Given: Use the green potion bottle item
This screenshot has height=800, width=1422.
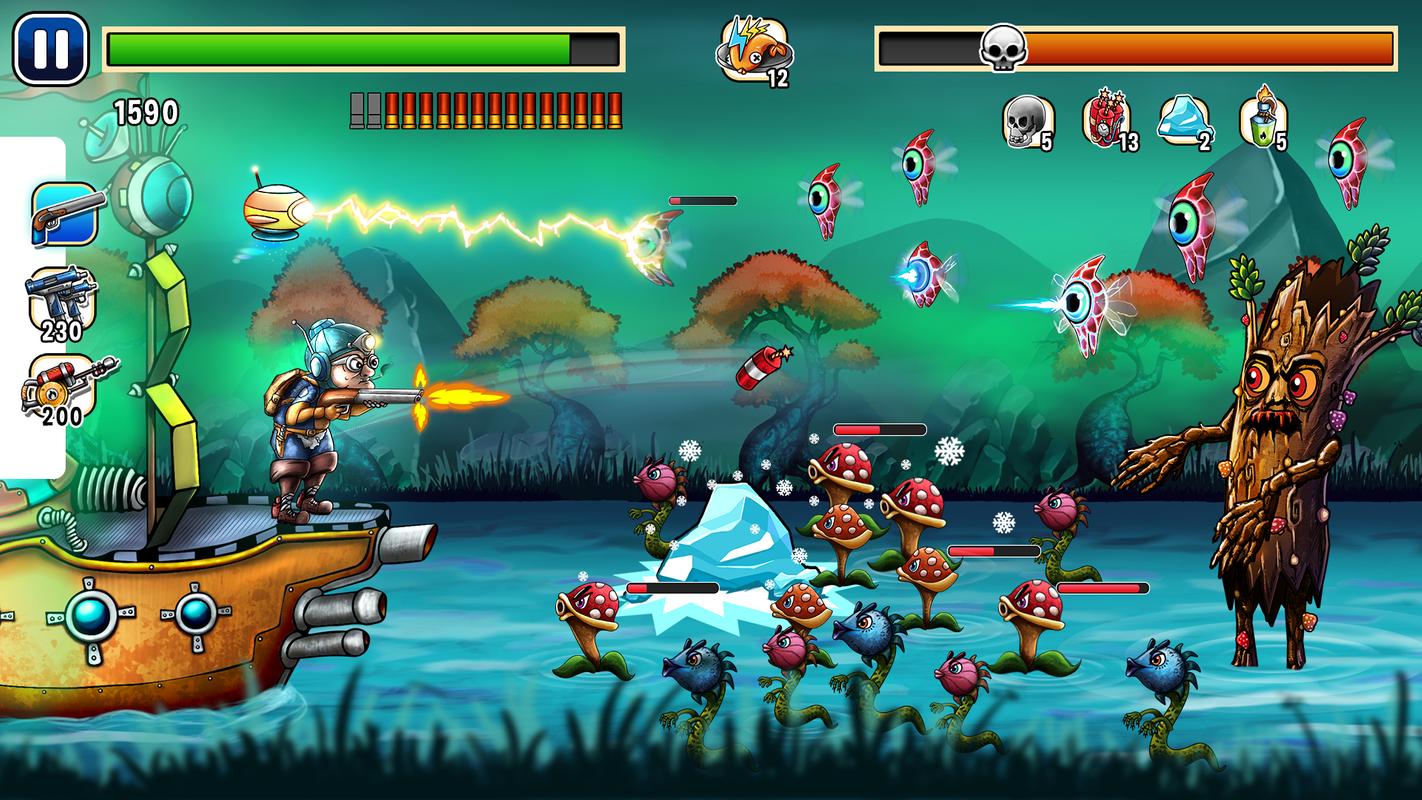Looking at the screenshot, I should [x=1263, y=120].
